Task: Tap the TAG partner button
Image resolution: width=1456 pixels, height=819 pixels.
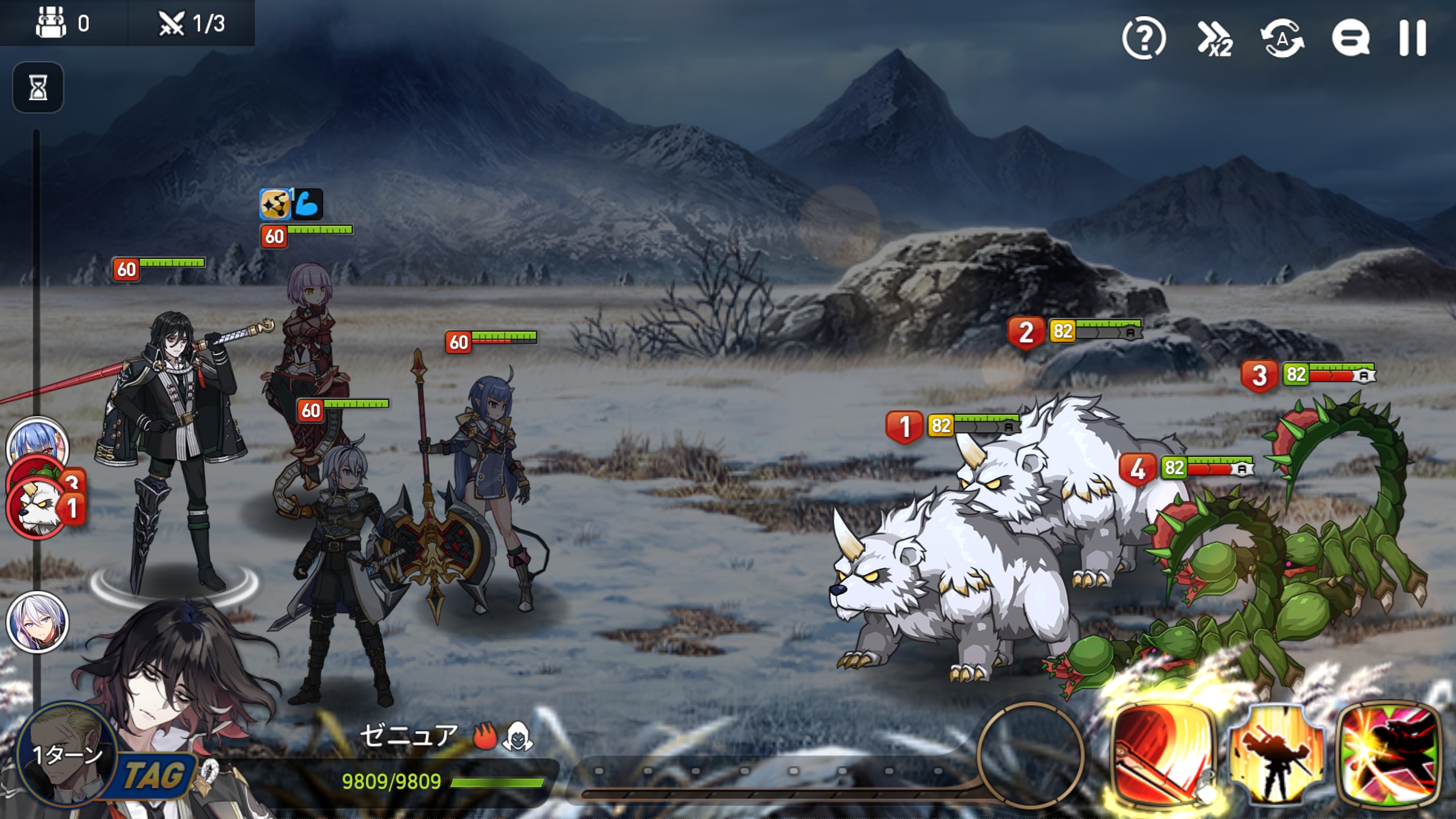Action: tap(152, 775)
